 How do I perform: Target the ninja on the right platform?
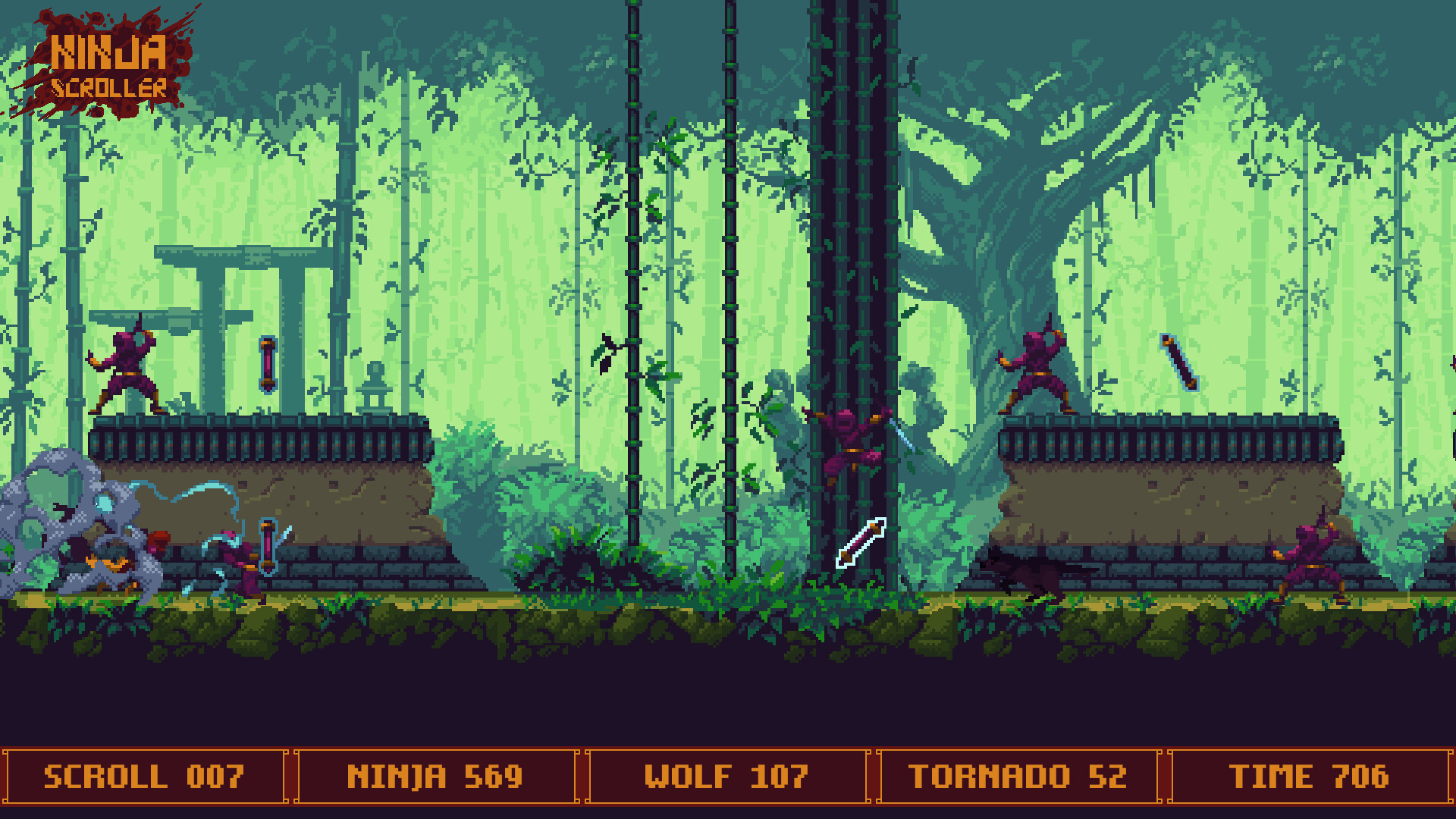[x=1037, y=364]
